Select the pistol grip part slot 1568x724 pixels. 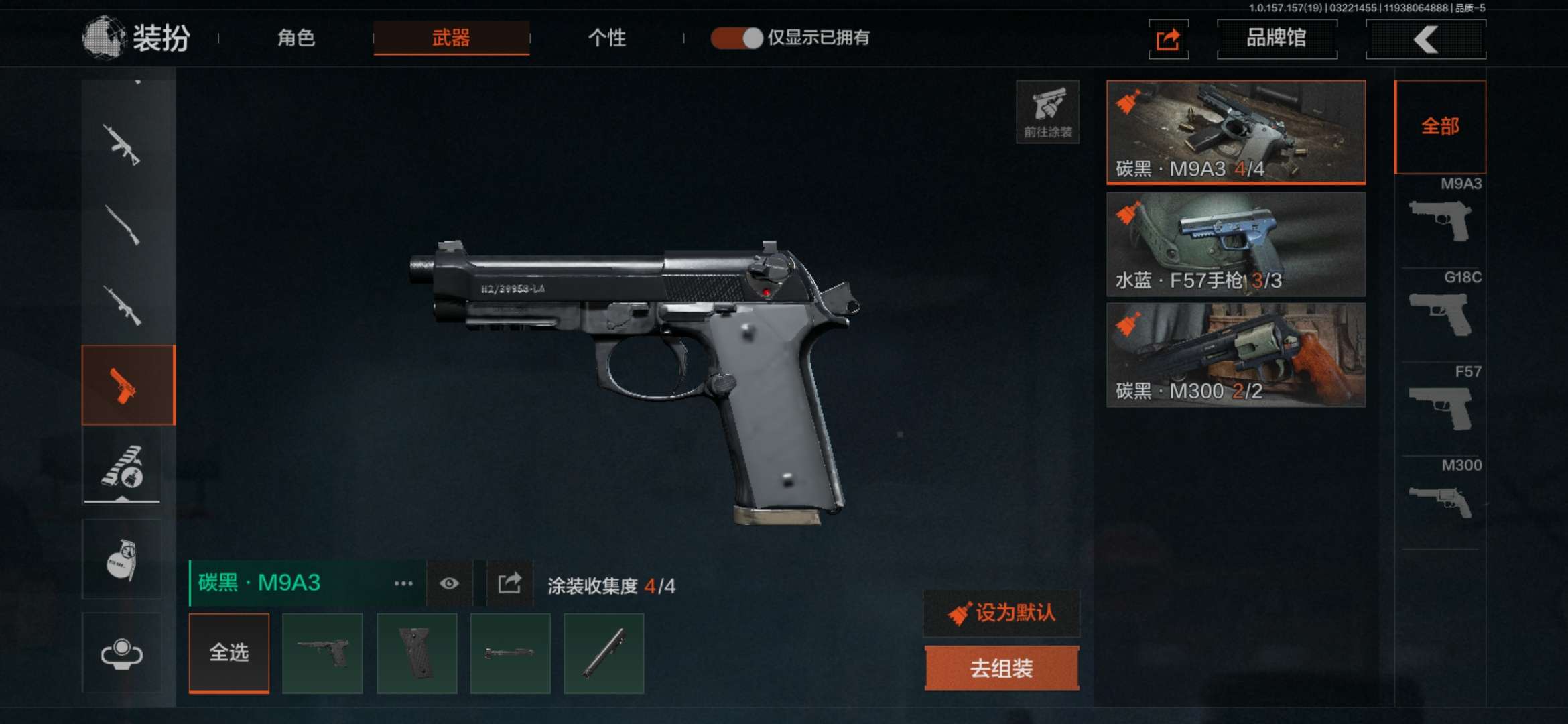click(417, 652)
